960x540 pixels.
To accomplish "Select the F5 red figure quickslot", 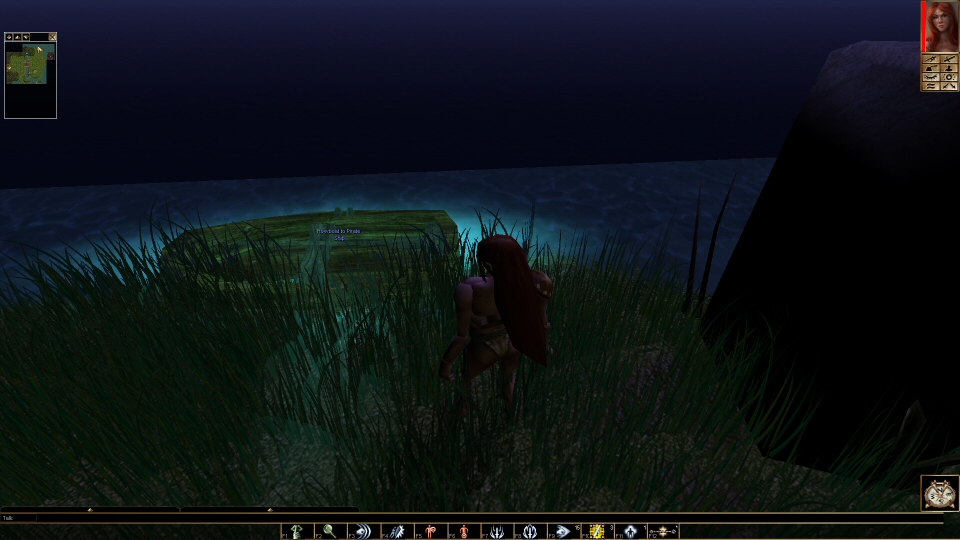I will (x=431, y=531).
